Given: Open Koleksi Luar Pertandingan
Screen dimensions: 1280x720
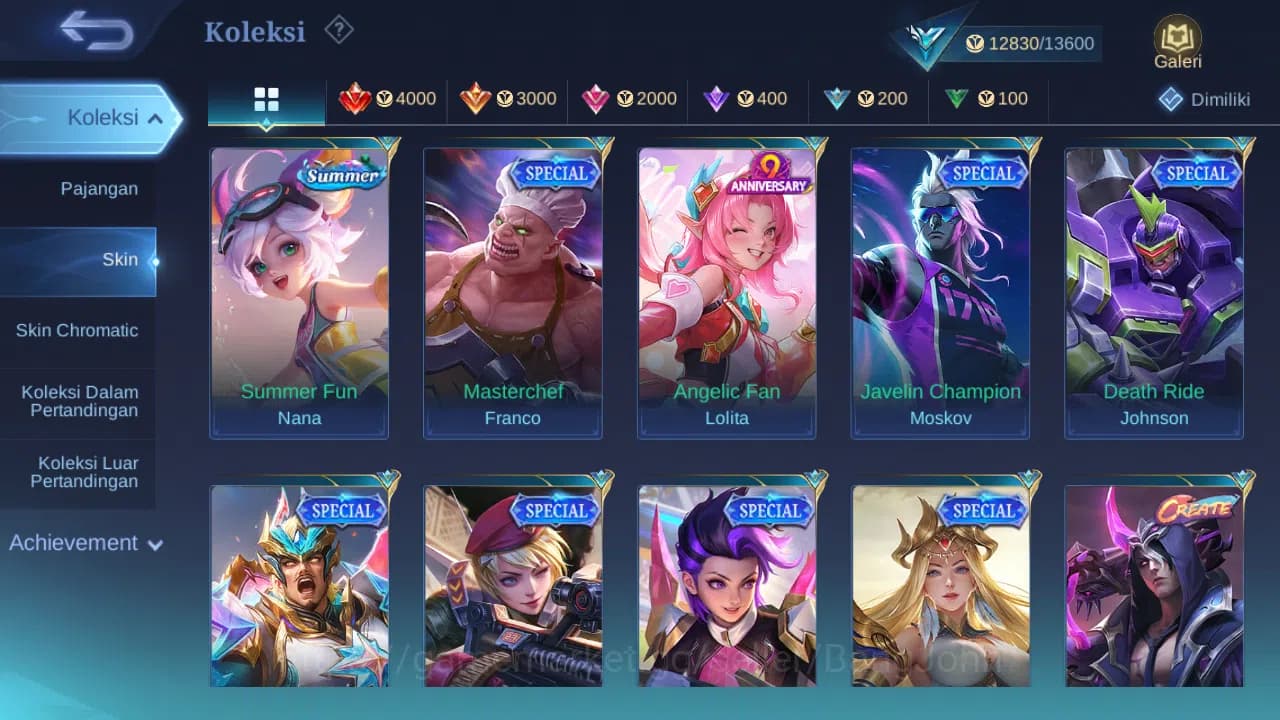Looking at the screenshot, I should tap(79, 471).
